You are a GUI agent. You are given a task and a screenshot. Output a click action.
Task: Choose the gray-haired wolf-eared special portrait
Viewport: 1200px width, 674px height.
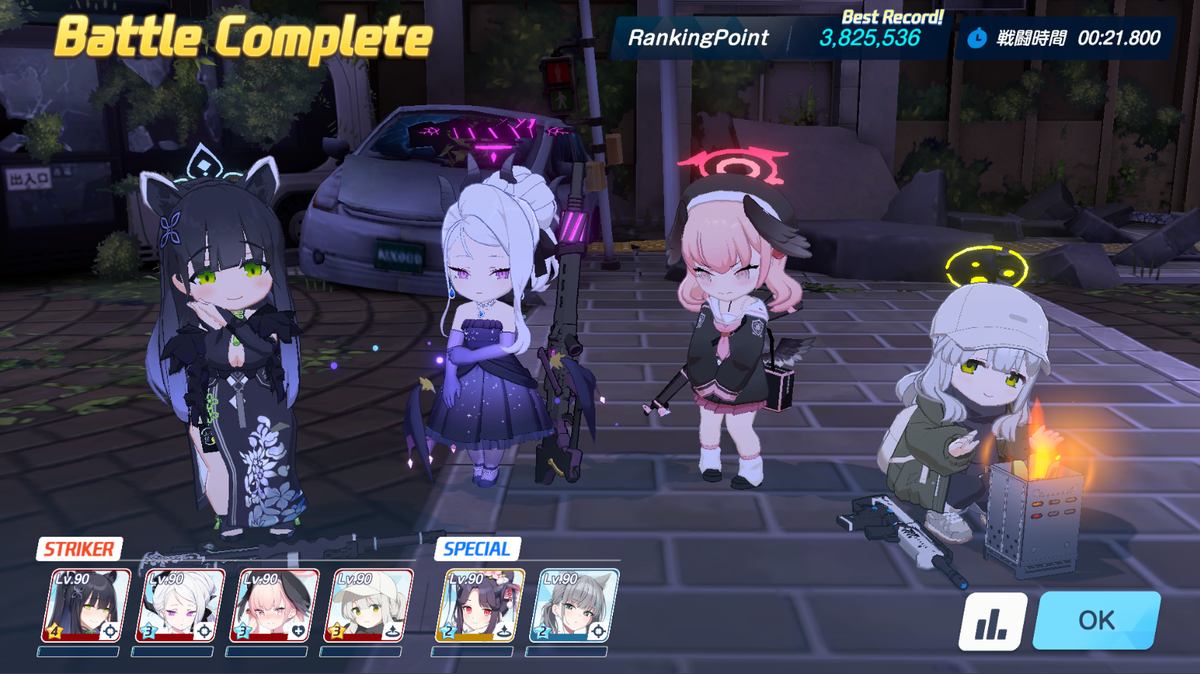574,606
